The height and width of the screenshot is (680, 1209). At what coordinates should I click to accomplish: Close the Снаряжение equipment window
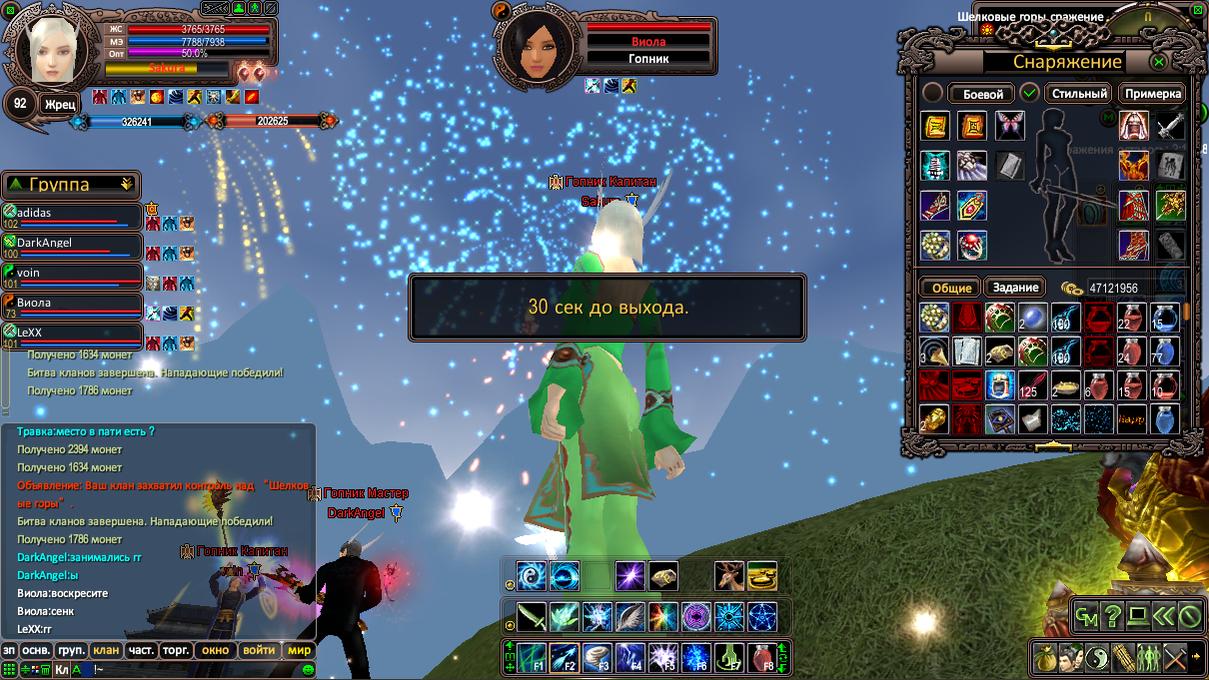pos(1159,62)
